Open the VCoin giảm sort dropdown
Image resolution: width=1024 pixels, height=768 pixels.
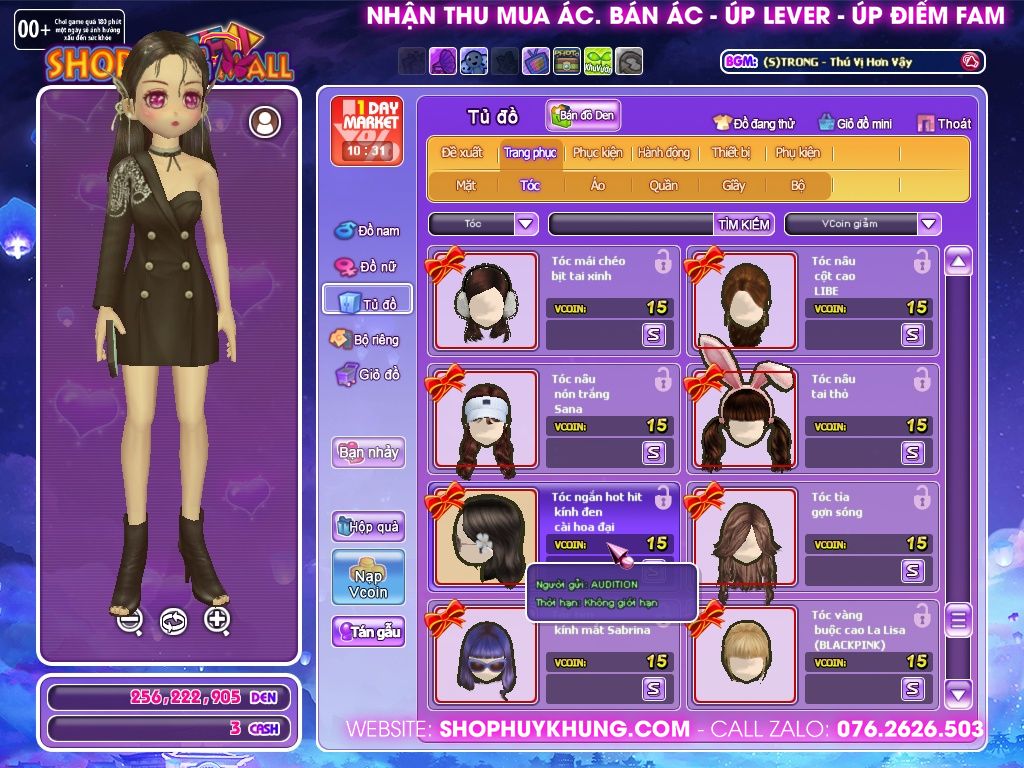[x=929, y=224]
